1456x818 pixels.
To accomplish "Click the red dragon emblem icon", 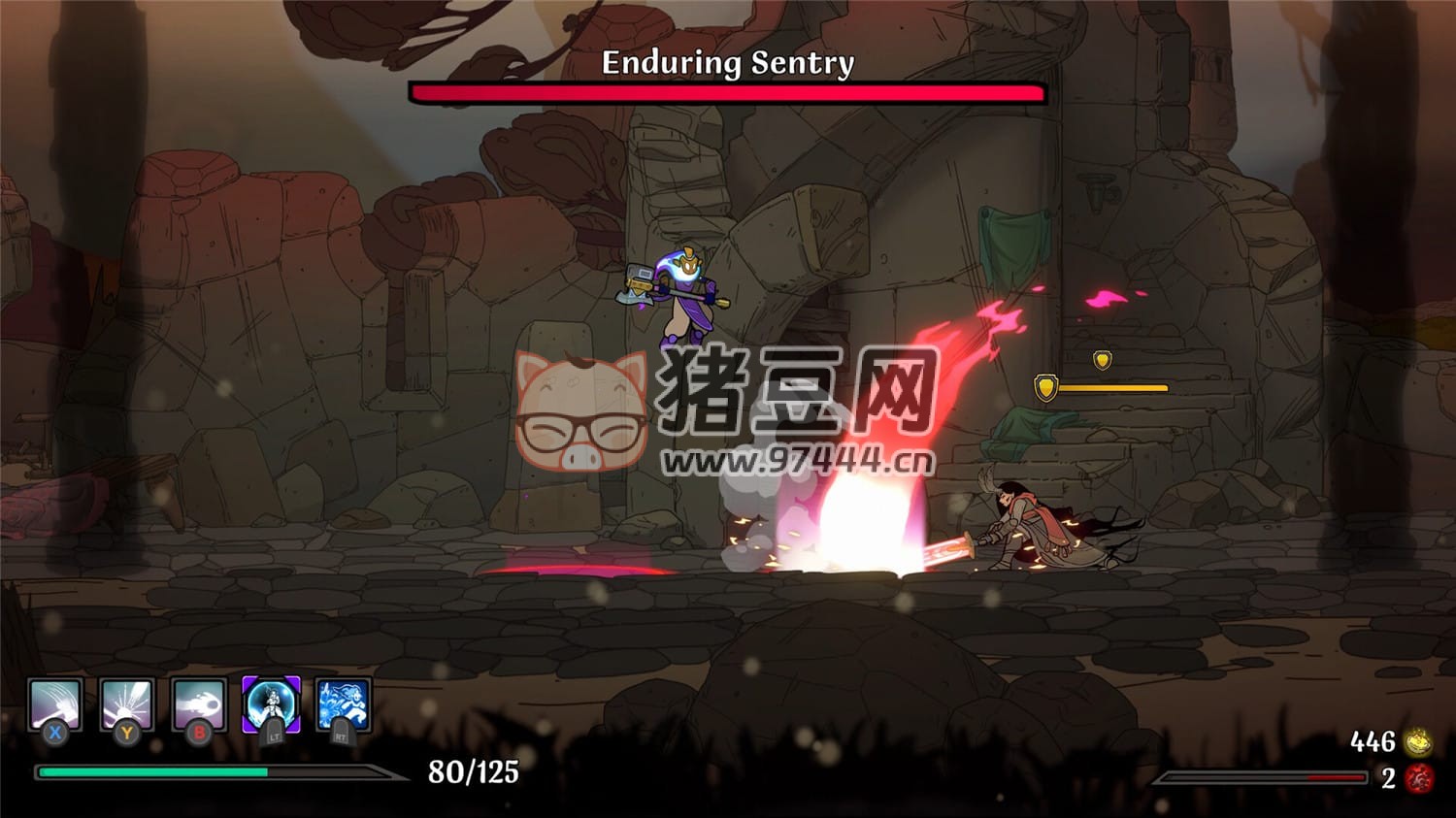I will coord(1419,777).
